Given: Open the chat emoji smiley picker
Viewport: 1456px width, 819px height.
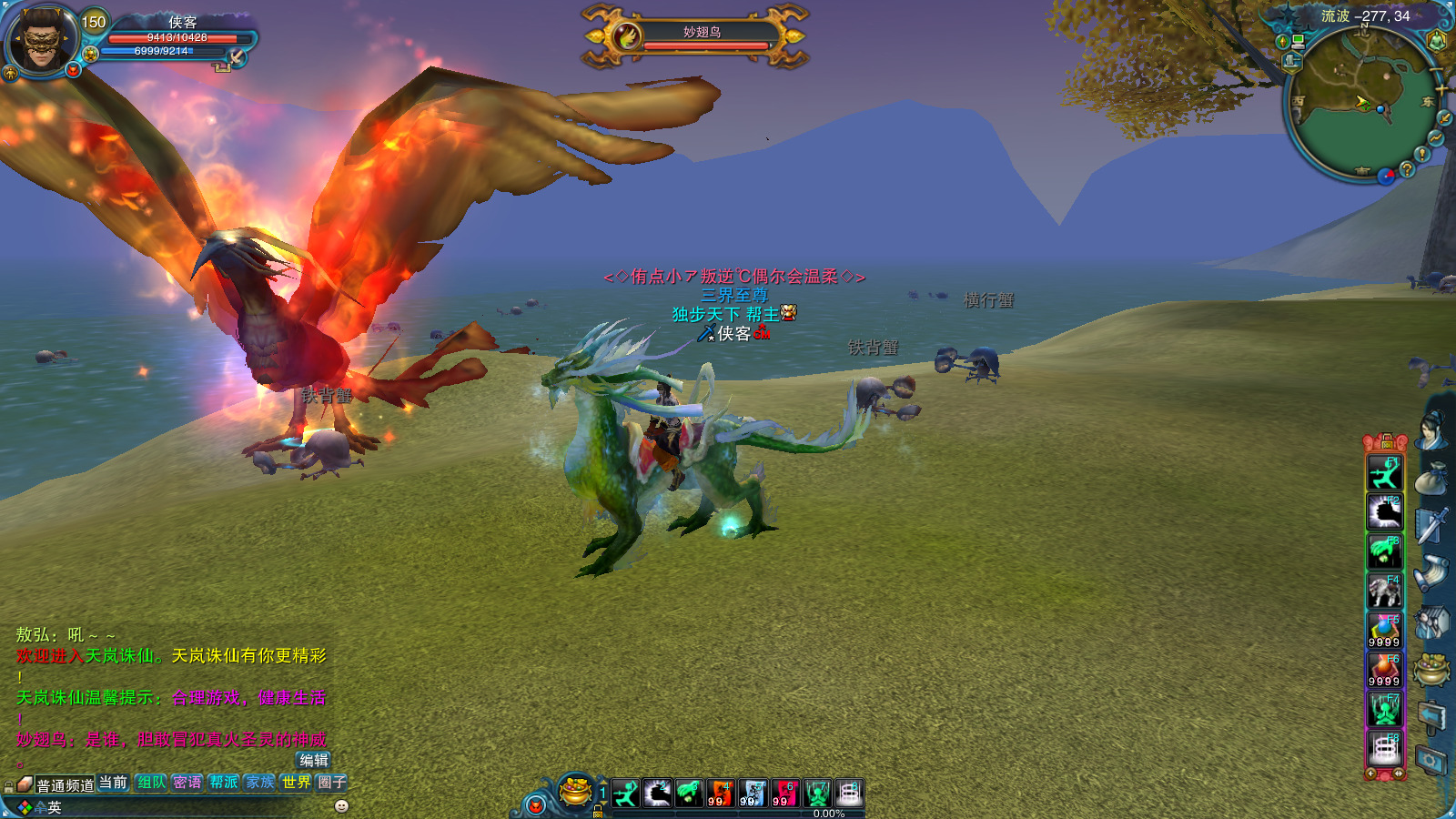Looking at the screenshot, I should pyautogui.click(x=342, y=806).
